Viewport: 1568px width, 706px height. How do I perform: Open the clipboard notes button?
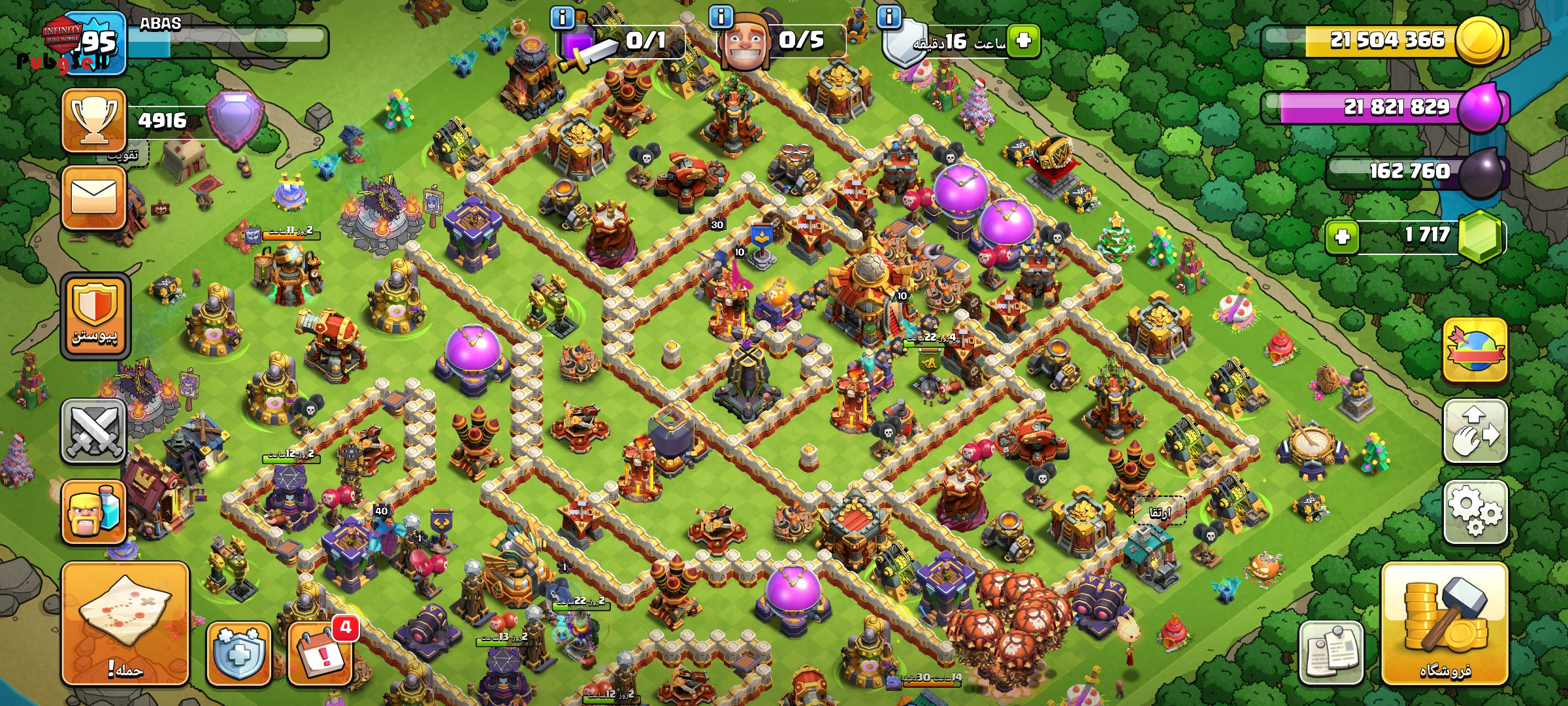pos(1331,652)
